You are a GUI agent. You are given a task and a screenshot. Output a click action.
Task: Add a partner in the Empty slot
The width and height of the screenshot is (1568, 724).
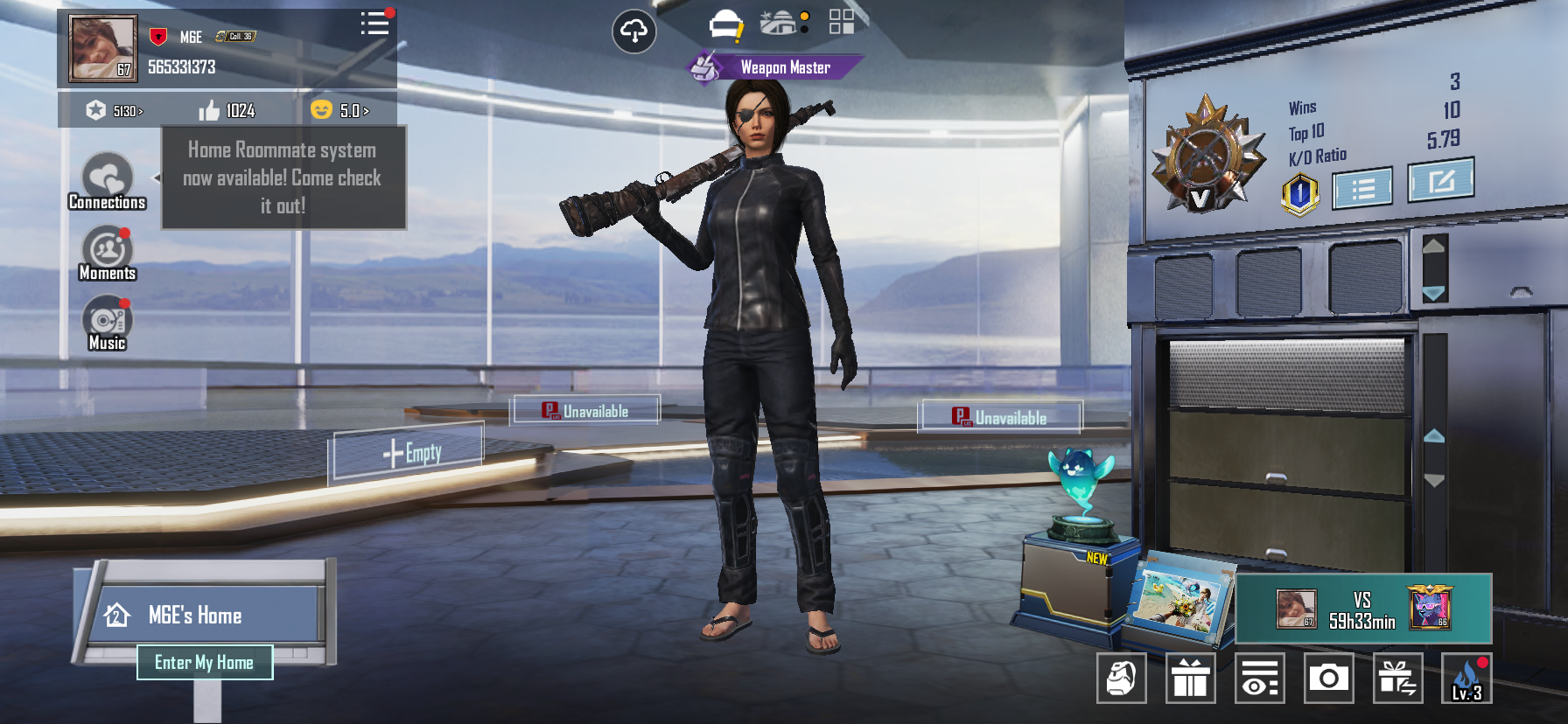coord(409,453)
